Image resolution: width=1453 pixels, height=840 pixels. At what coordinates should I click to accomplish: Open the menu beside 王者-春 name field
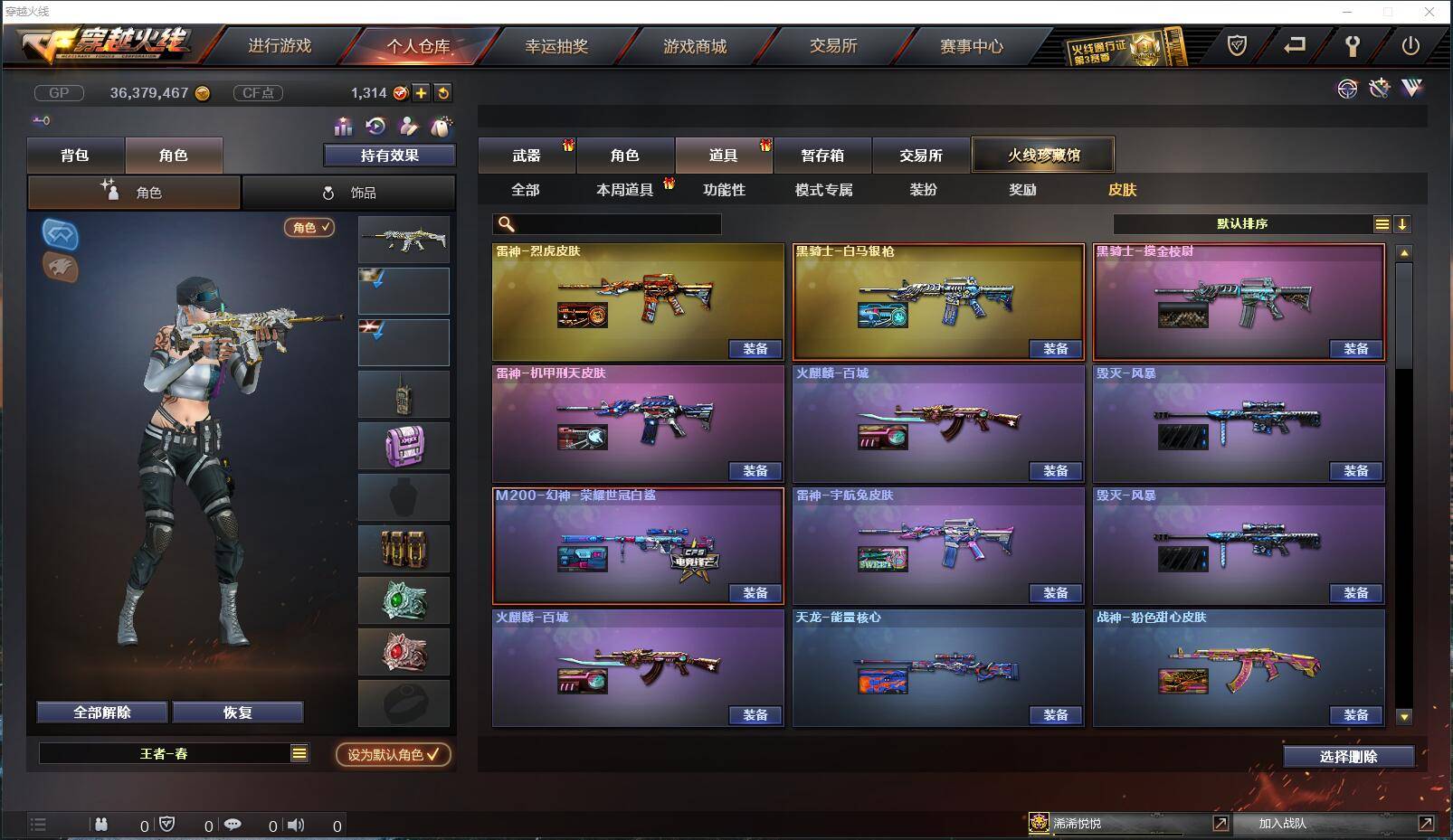[x=298, y=752]
